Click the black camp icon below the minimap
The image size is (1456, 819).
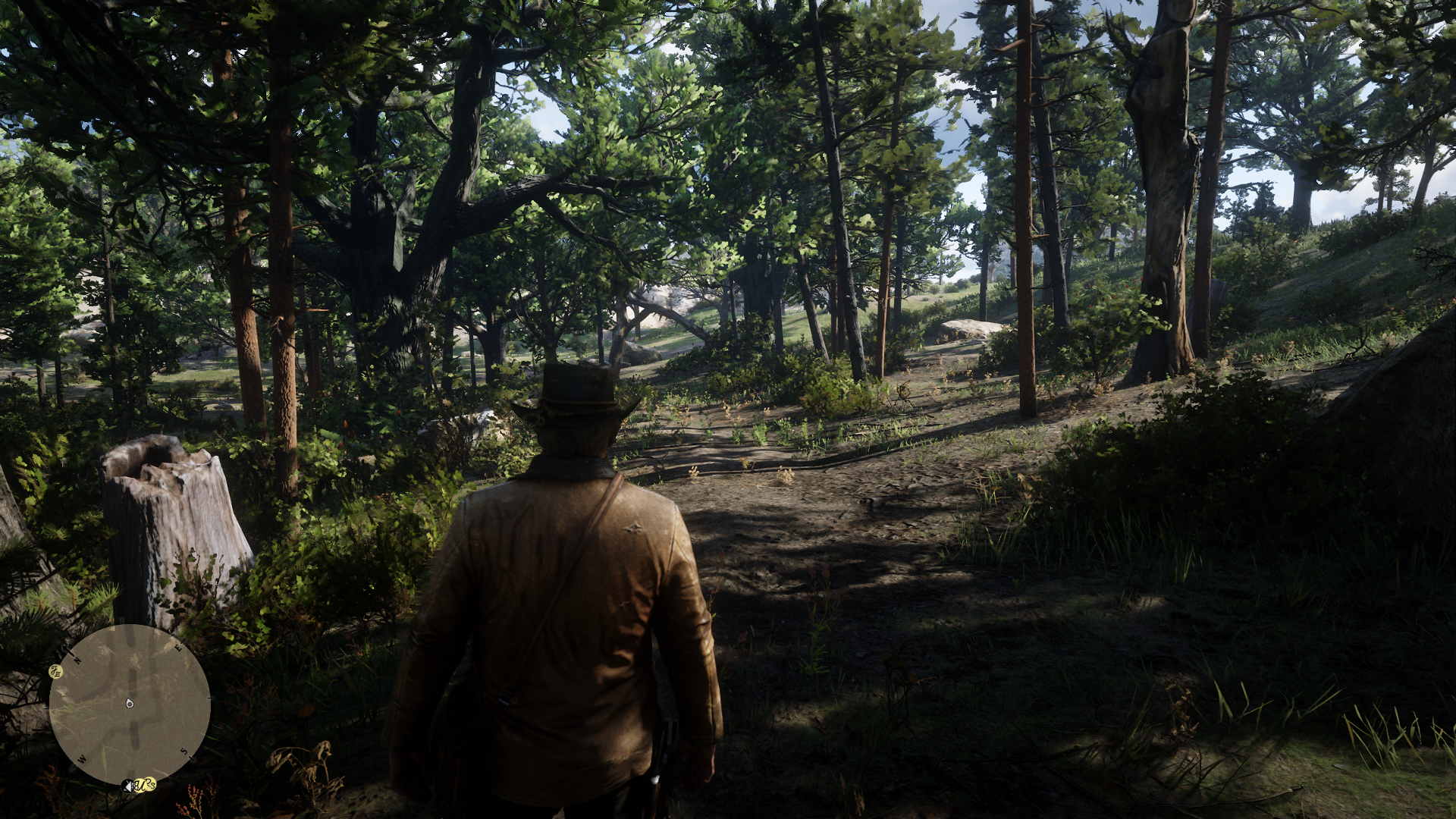click(127, 786)
